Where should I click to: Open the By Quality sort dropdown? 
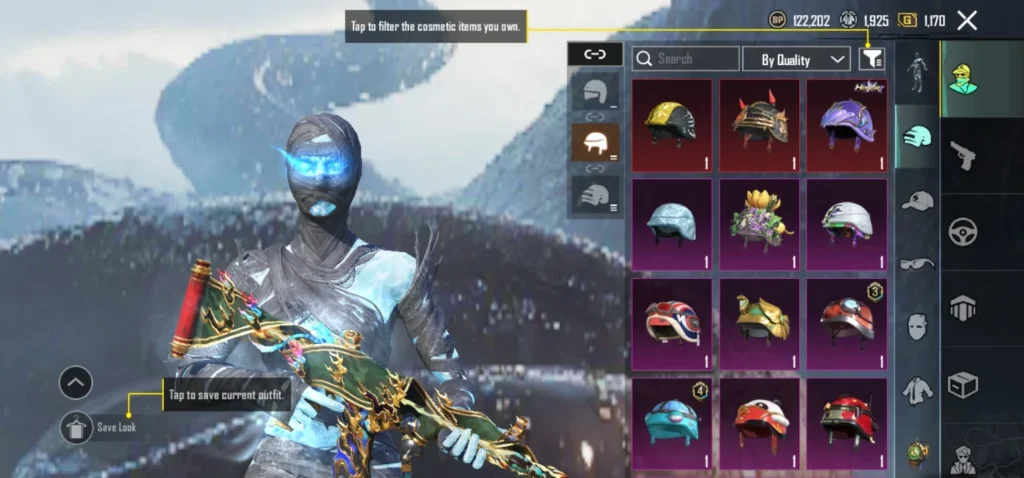(x=796, y=59)
